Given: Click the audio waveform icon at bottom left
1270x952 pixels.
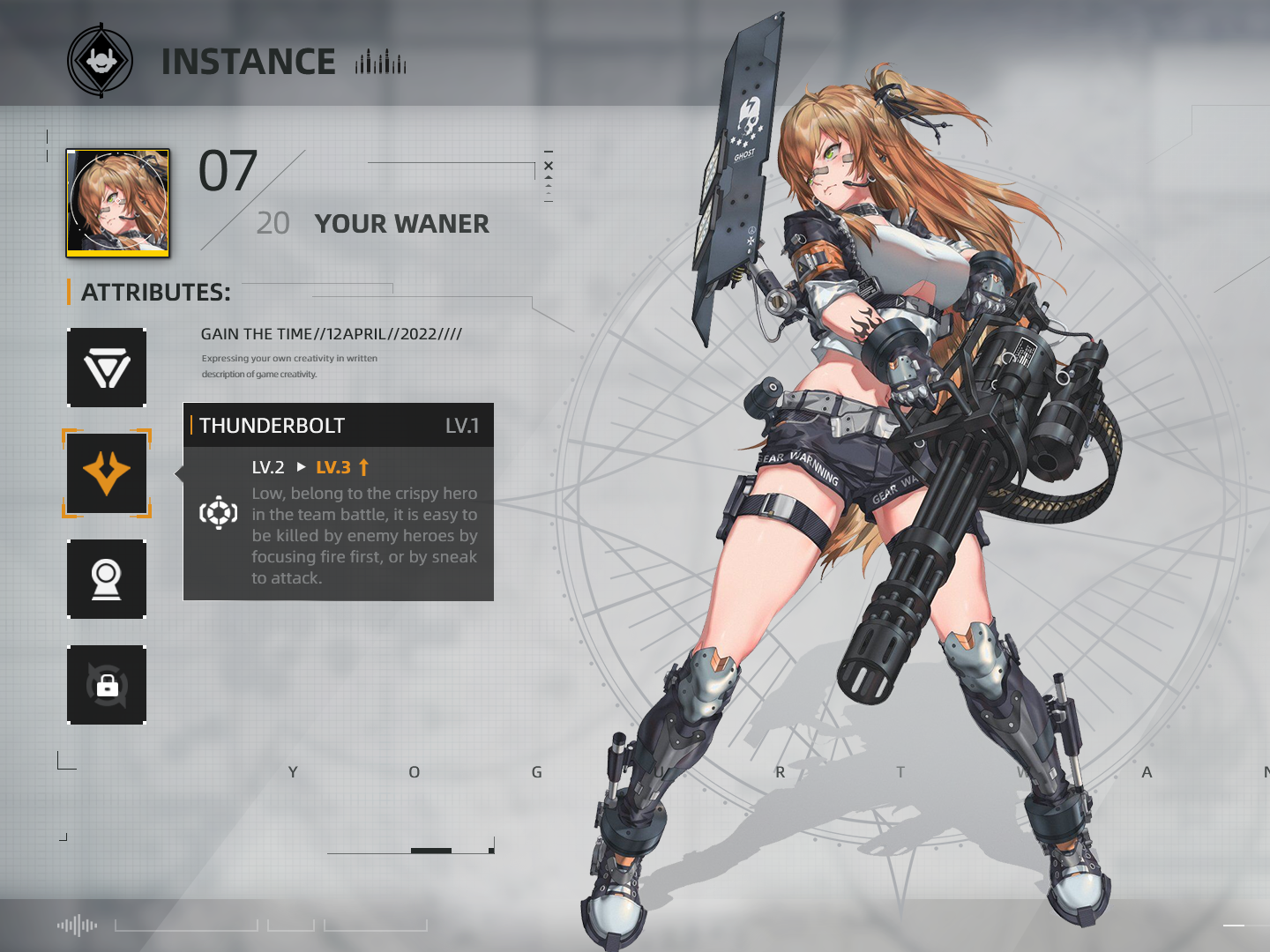Looking at the screenshot, I should pos(79,925).
